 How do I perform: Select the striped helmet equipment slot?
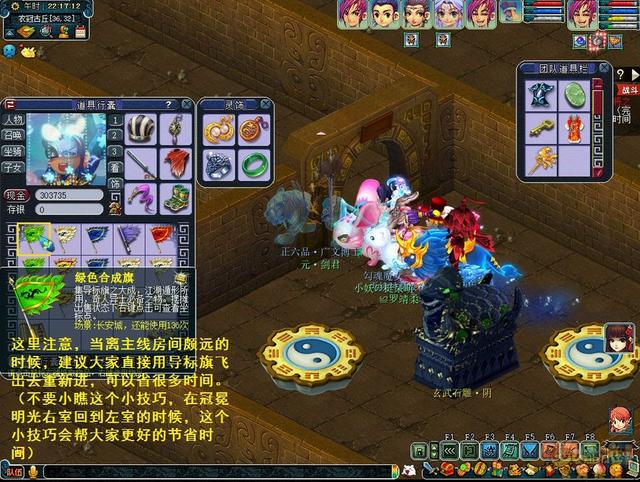pyautogui.click(x=141, y=129)
